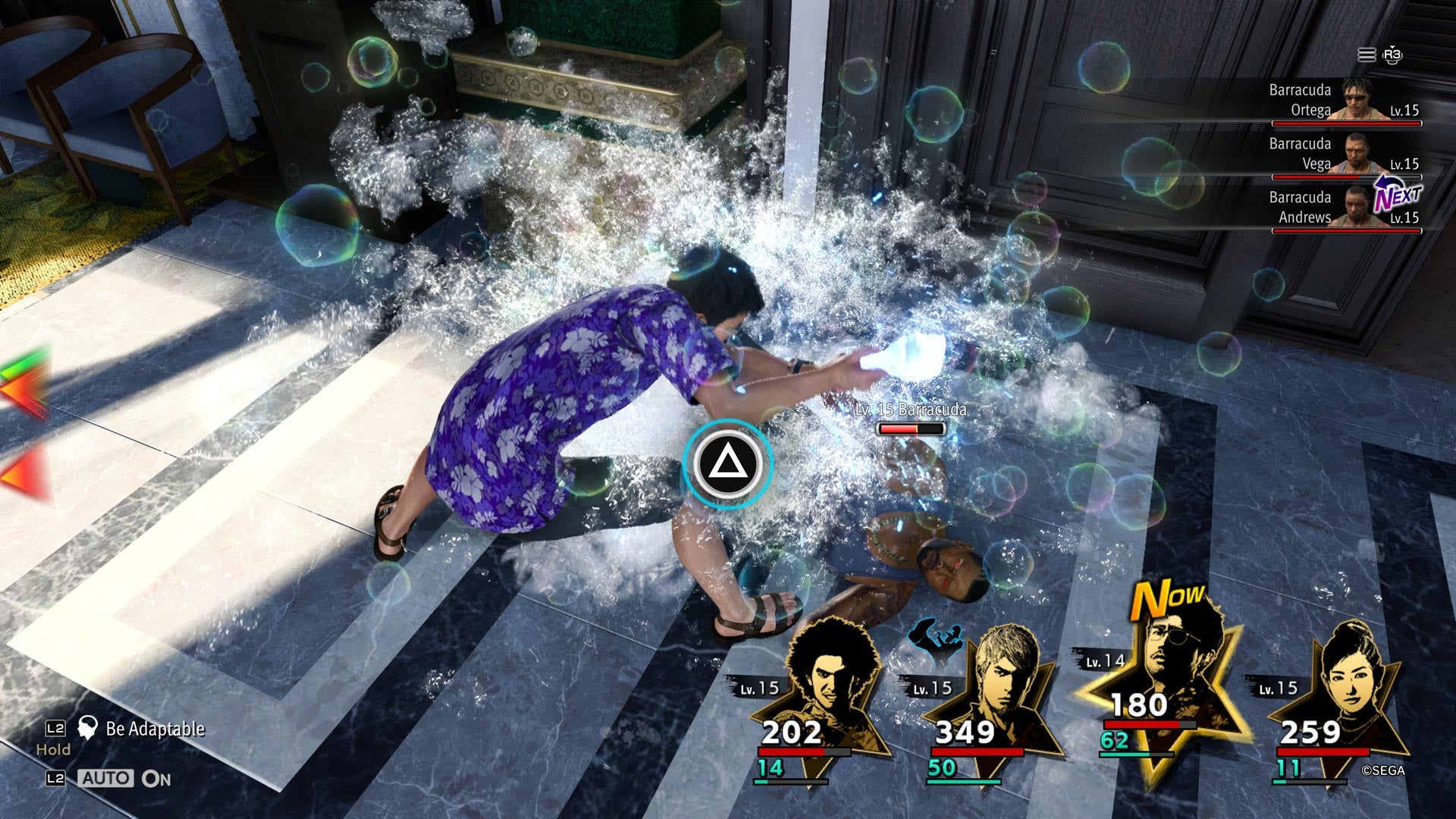Toggle AUTO battle mode off

(x=107, y=777)
